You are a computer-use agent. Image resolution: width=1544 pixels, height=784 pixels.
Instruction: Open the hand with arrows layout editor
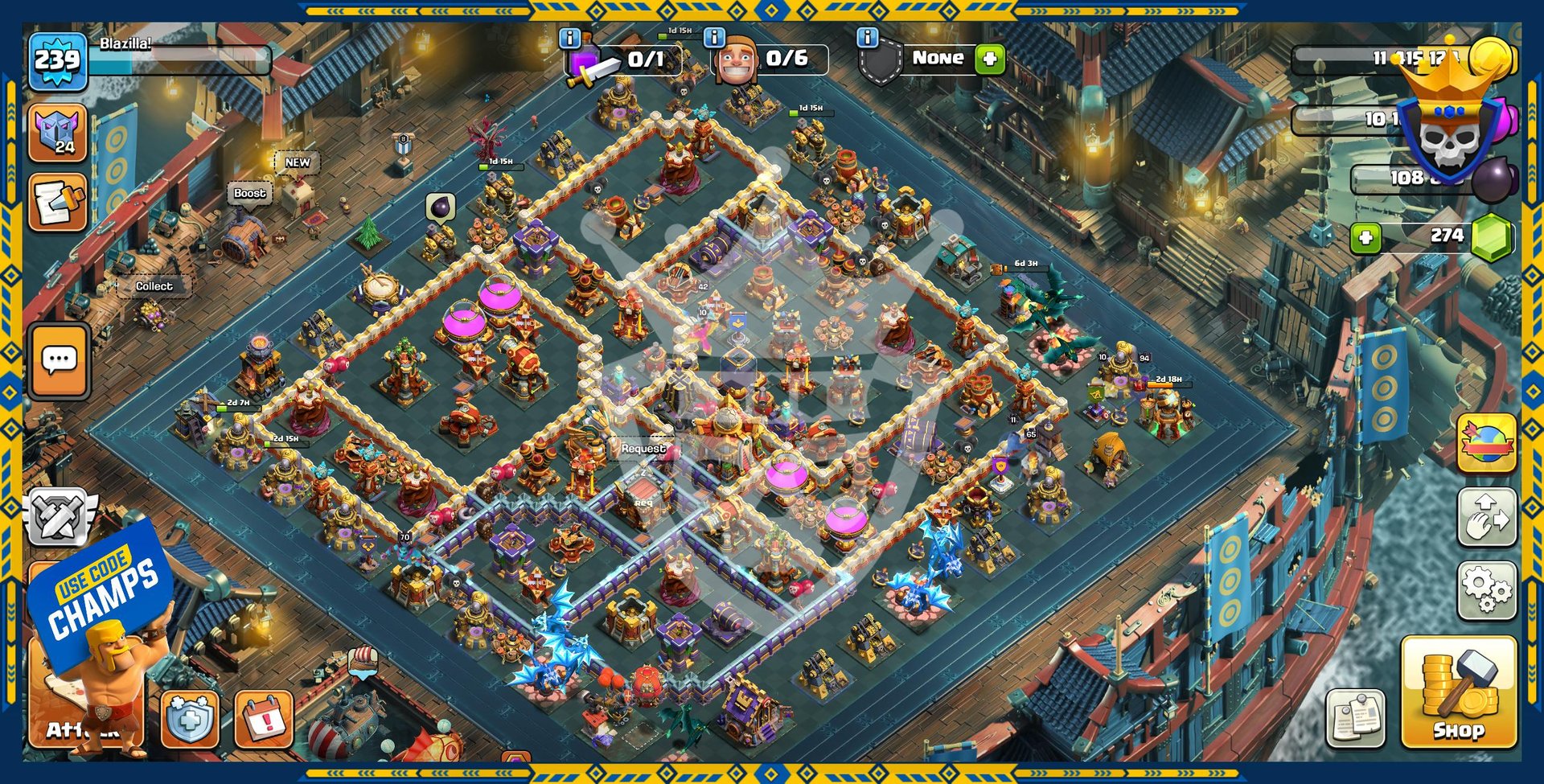coord(1487,517)
